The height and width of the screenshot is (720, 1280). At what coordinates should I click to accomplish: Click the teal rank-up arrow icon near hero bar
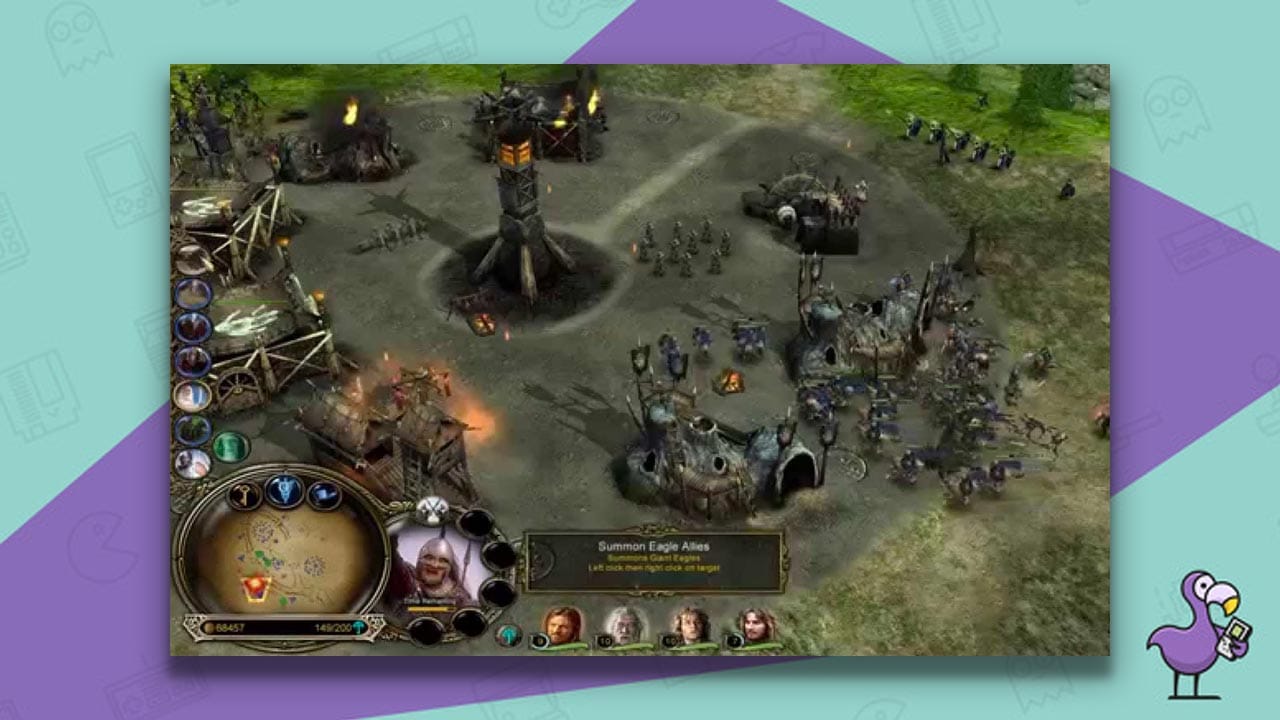pos(508,635)
